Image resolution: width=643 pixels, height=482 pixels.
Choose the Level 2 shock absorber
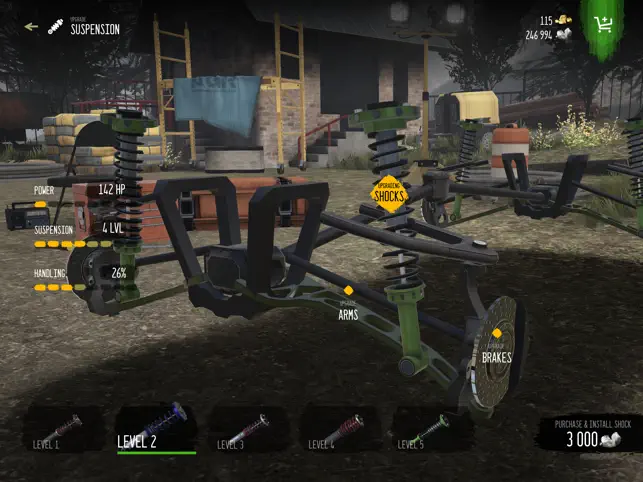156,428
